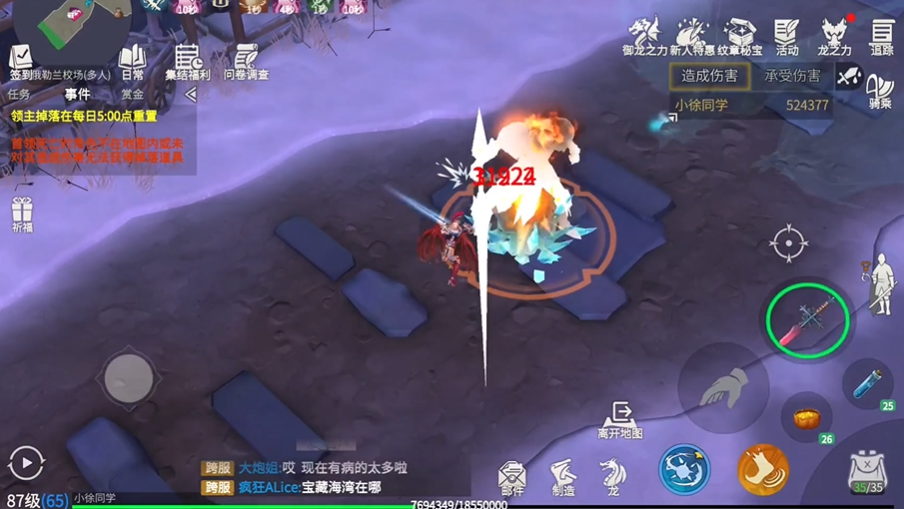
Task: Switch to the 任务 quest tab
Action: click(x=20, y=94)
